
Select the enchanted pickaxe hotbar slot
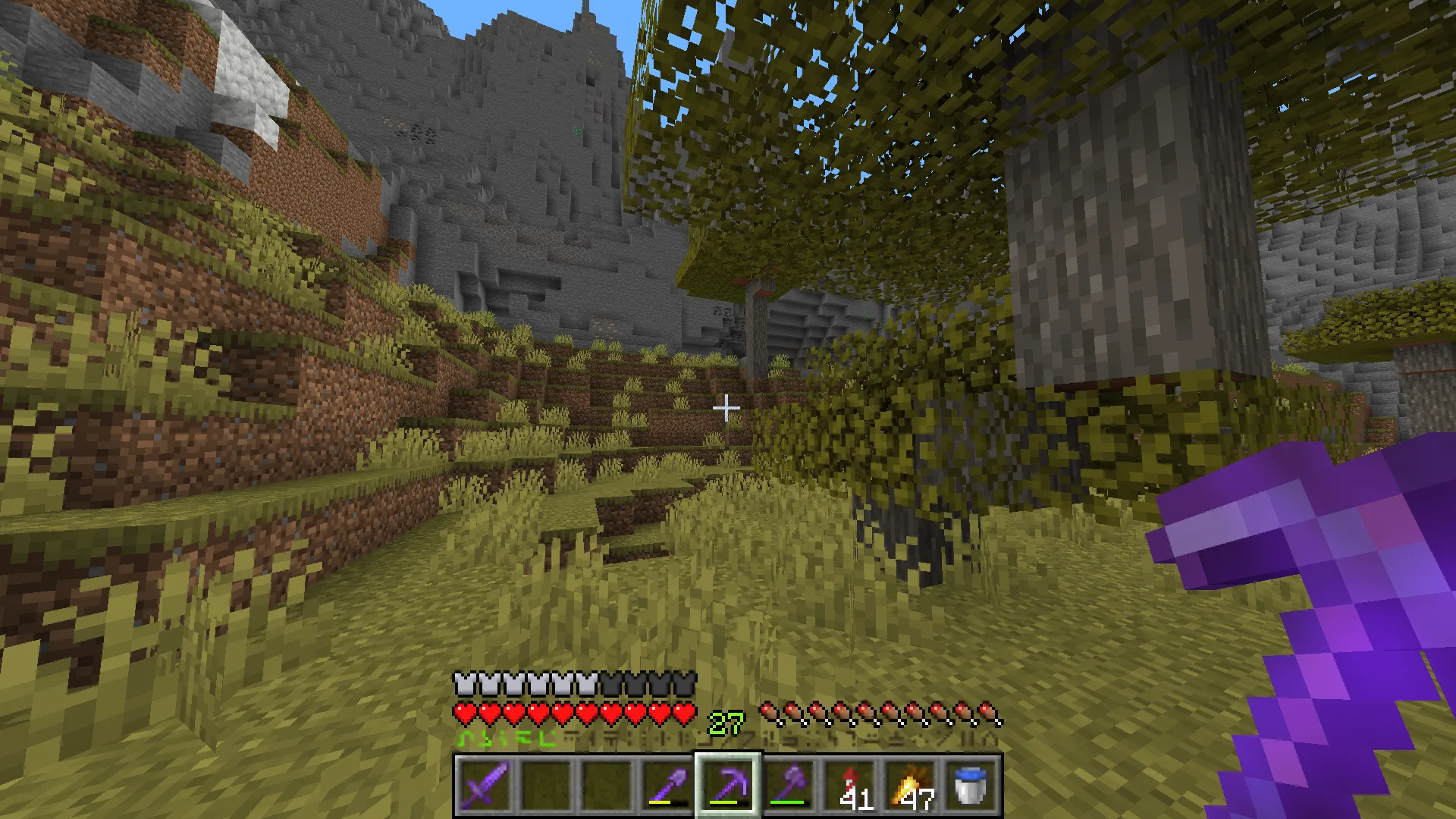tap(728, 785)
